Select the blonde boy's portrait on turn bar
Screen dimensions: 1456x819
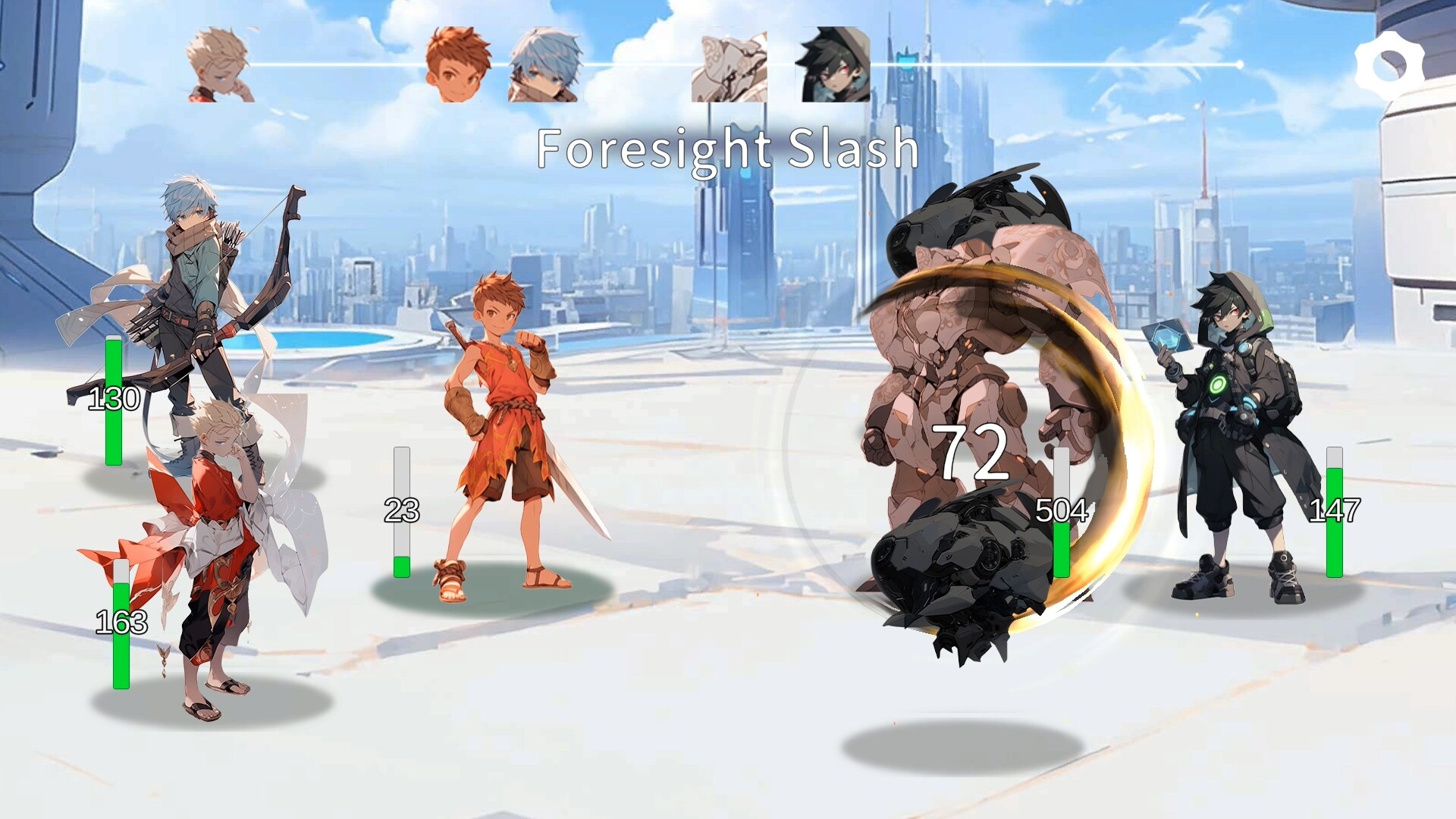[218, 64]
